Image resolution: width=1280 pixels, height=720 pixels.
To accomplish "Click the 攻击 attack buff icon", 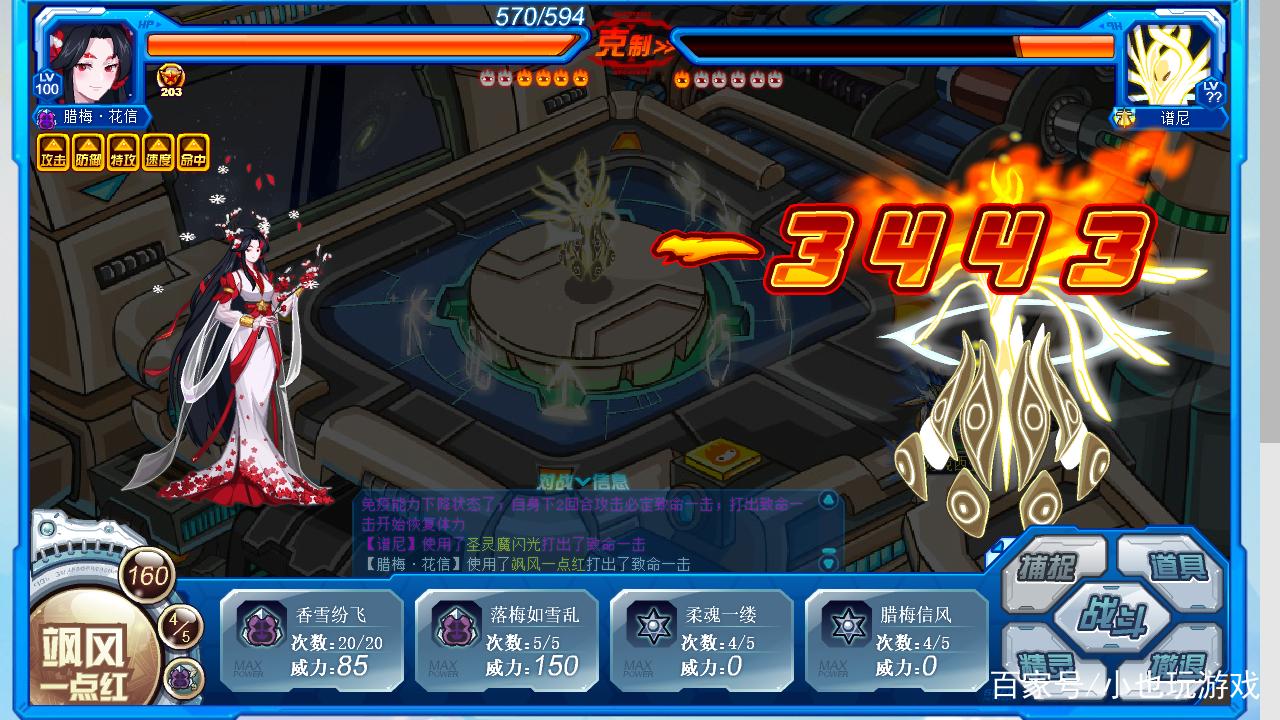I will [53, 153].
